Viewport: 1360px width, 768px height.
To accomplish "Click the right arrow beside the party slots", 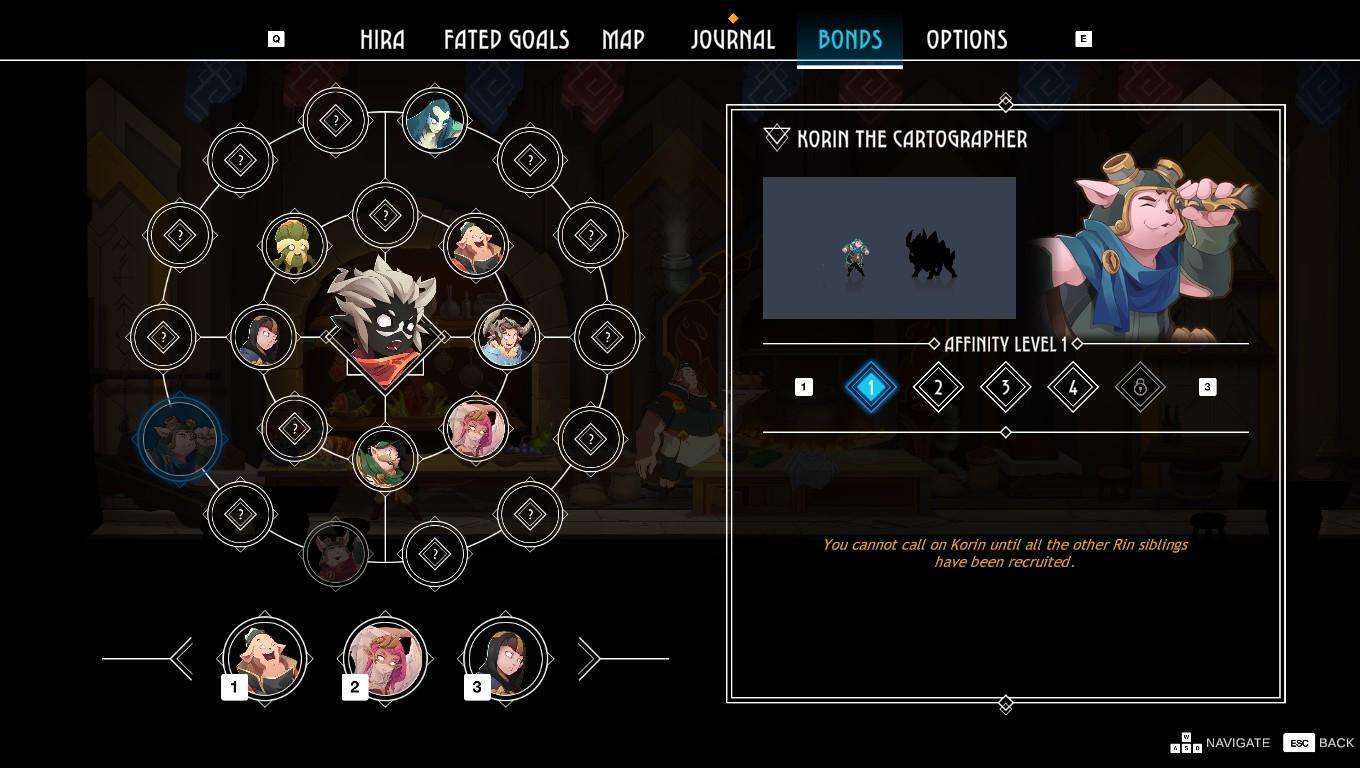I will [588, 659].
